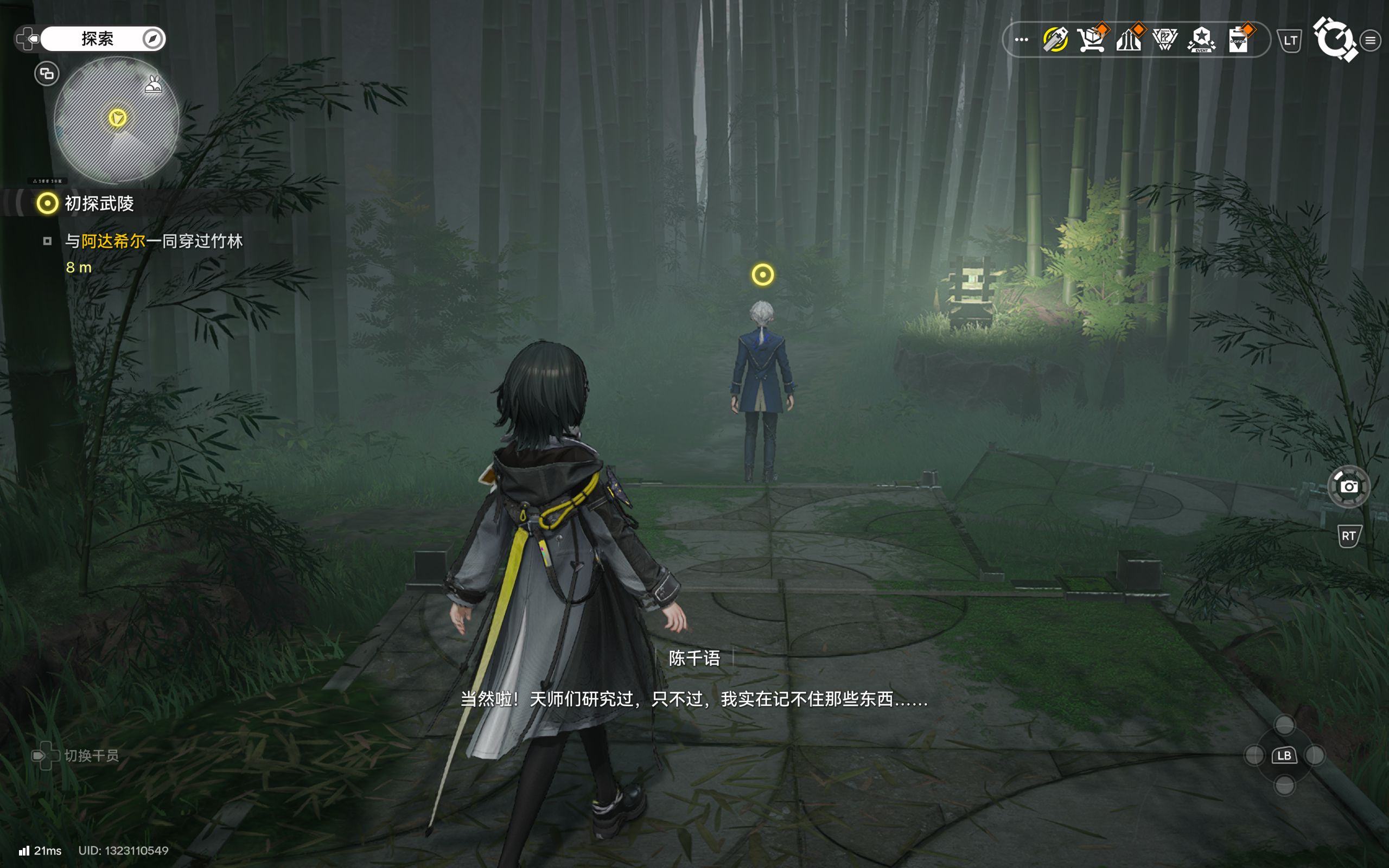Open the circular minimap
This screenshot has width=1389, height=868.
tap(117, 120)
